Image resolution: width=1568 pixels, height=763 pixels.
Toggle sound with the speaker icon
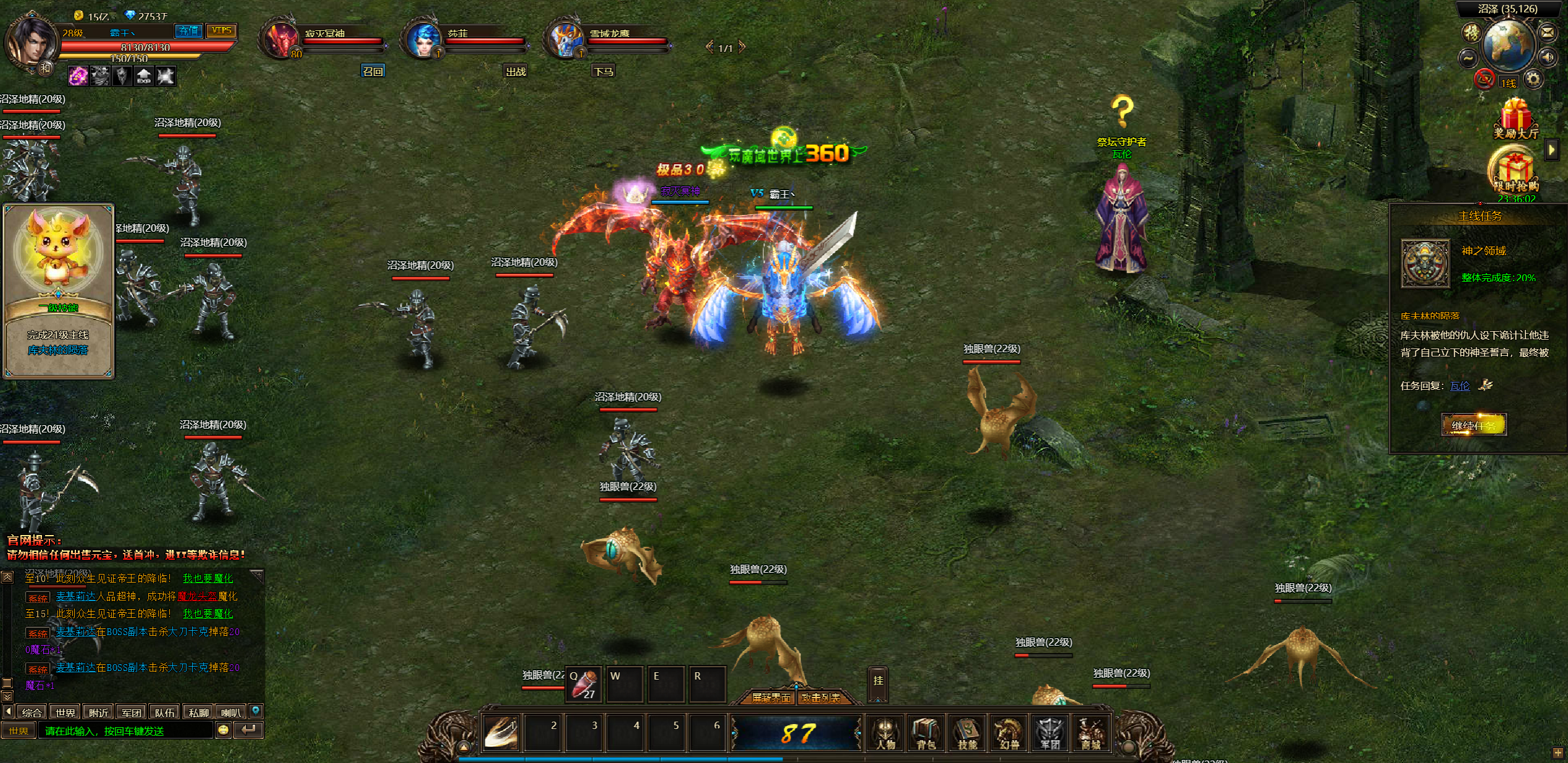click(x=1548, y=58)
